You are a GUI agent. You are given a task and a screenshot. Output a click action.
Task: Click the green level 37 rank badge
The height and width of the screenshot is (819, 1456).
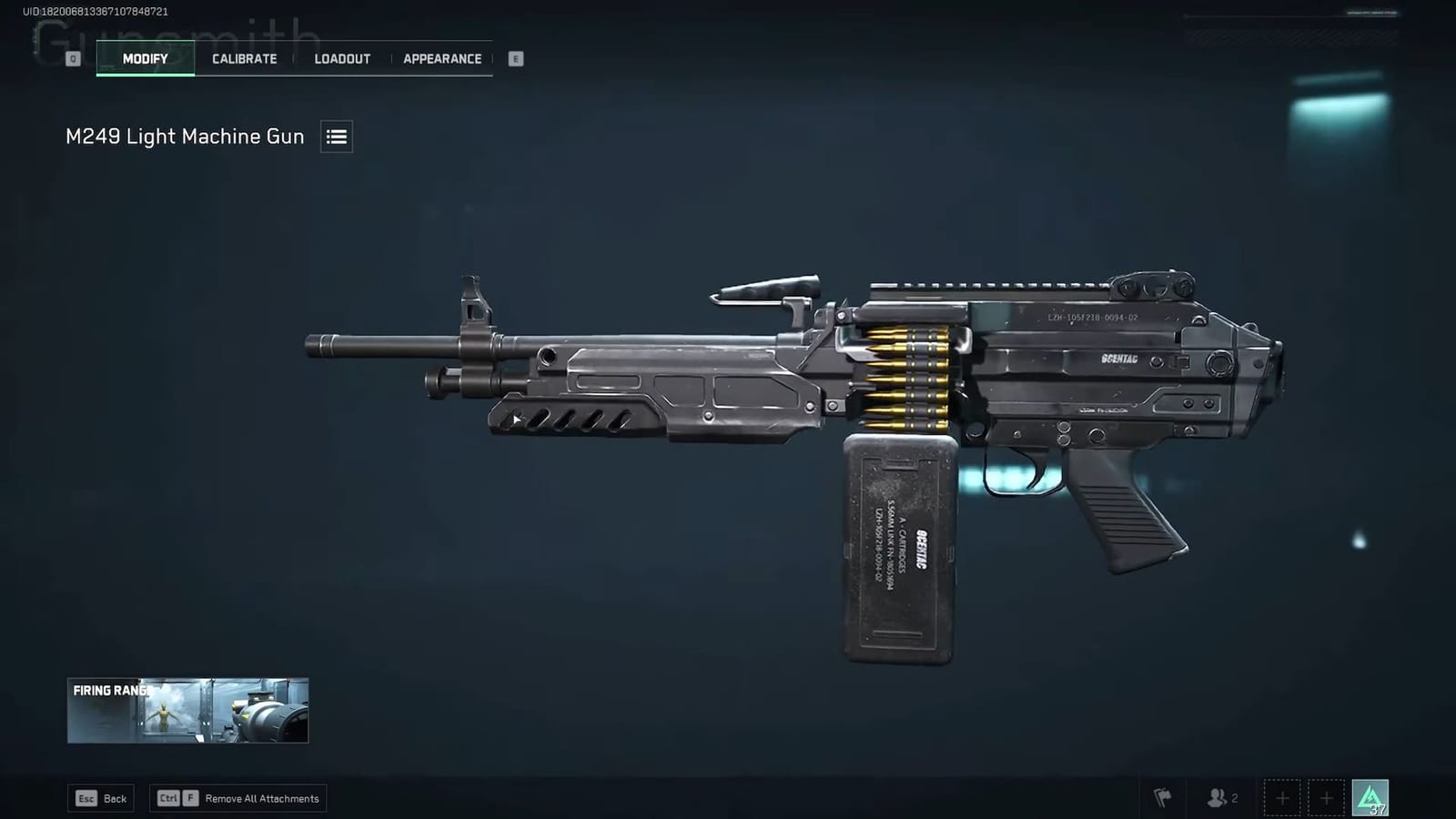pos(1369,797)
